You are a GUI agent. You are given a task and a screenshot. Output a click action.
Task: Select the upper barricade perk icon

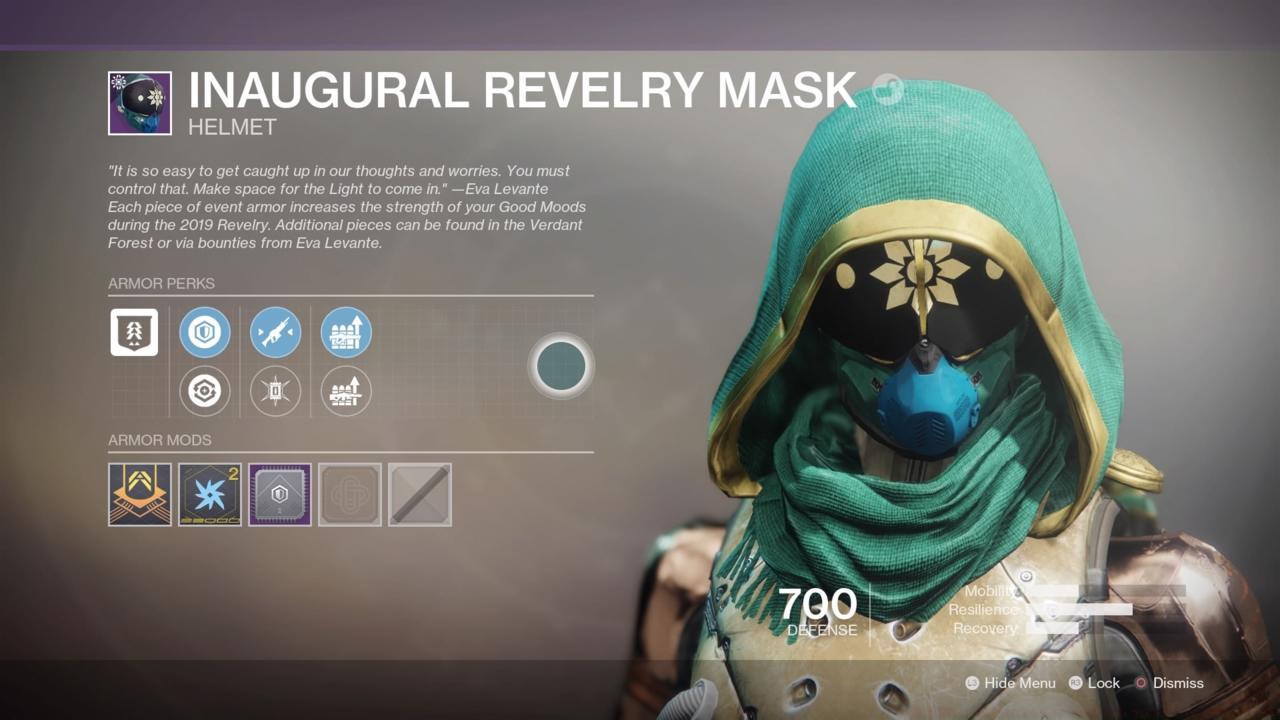pyautogui.click(x=345, y=332)
